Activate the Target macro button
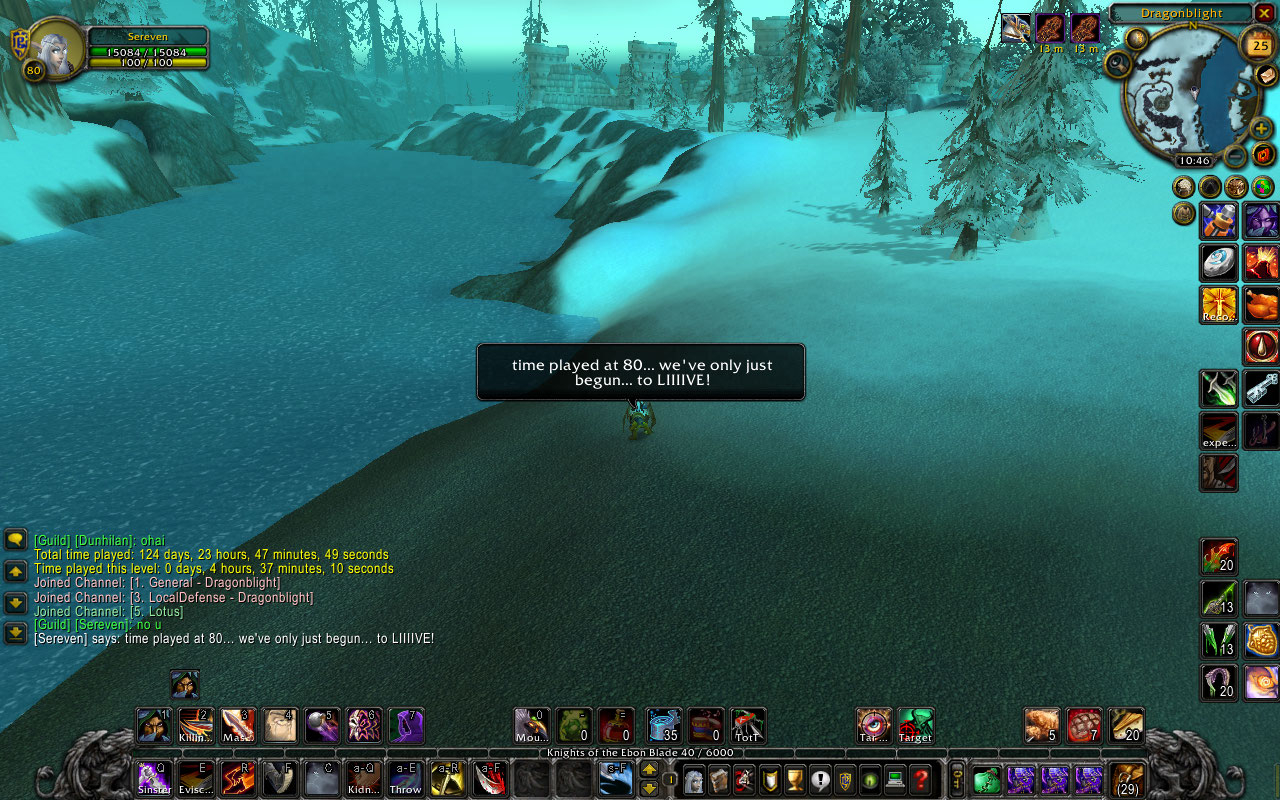Viewport: 1280px width, 800px height. click(915, 725)
